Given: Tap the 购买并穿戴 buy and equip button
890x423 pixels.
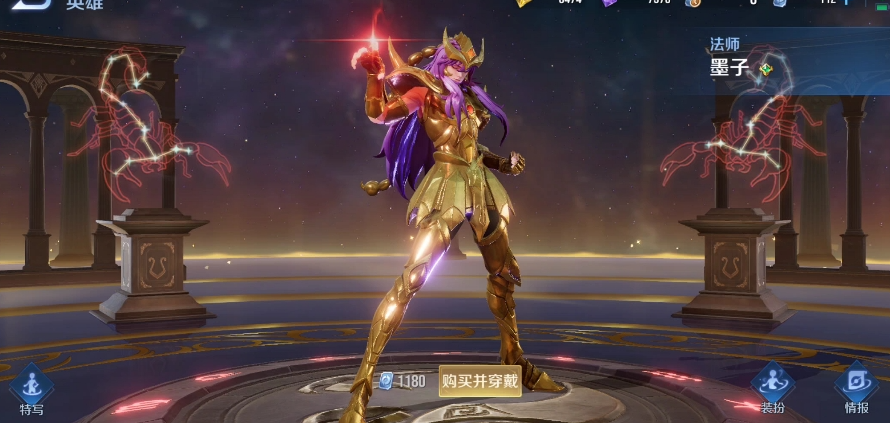Looking at the screenshot, I should coord(480,381).
